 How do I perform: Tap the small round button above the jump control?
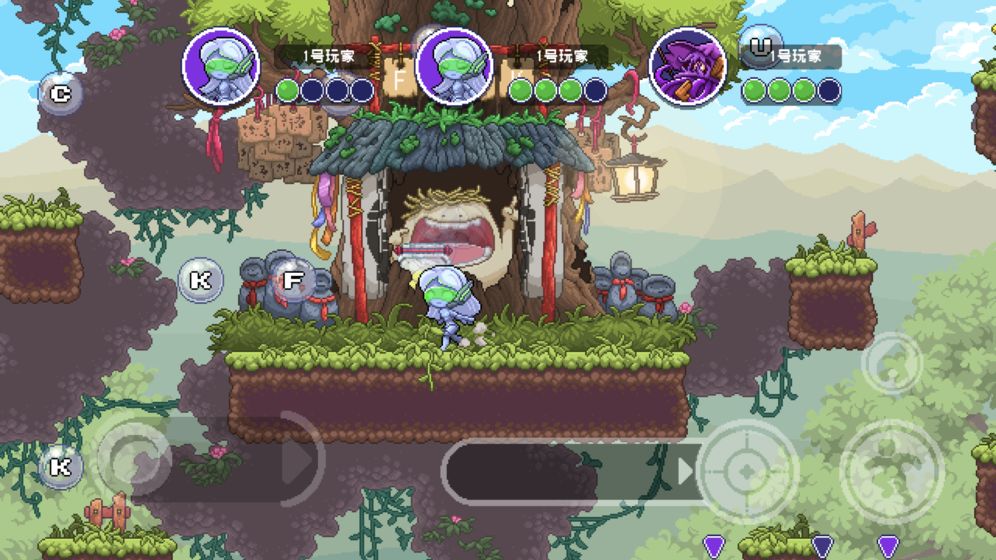coord(892,363)
